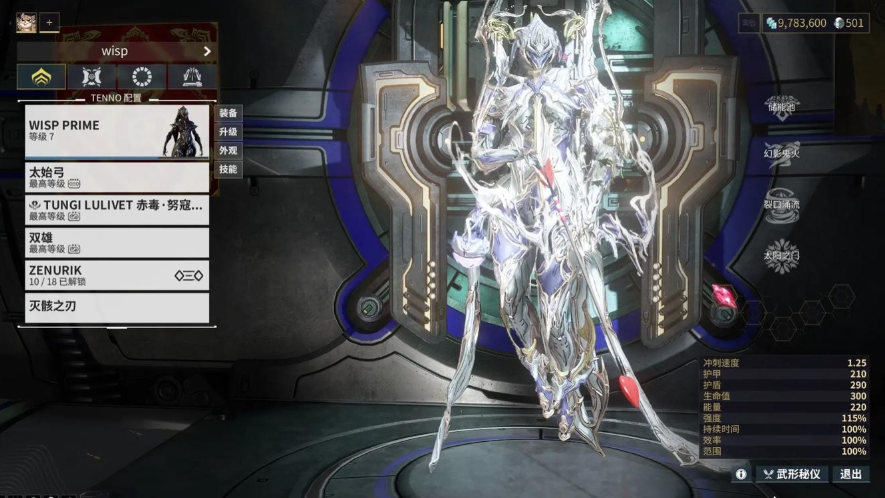Click the plus button beside the avatar
885x498 pixels.
point(50,22)
